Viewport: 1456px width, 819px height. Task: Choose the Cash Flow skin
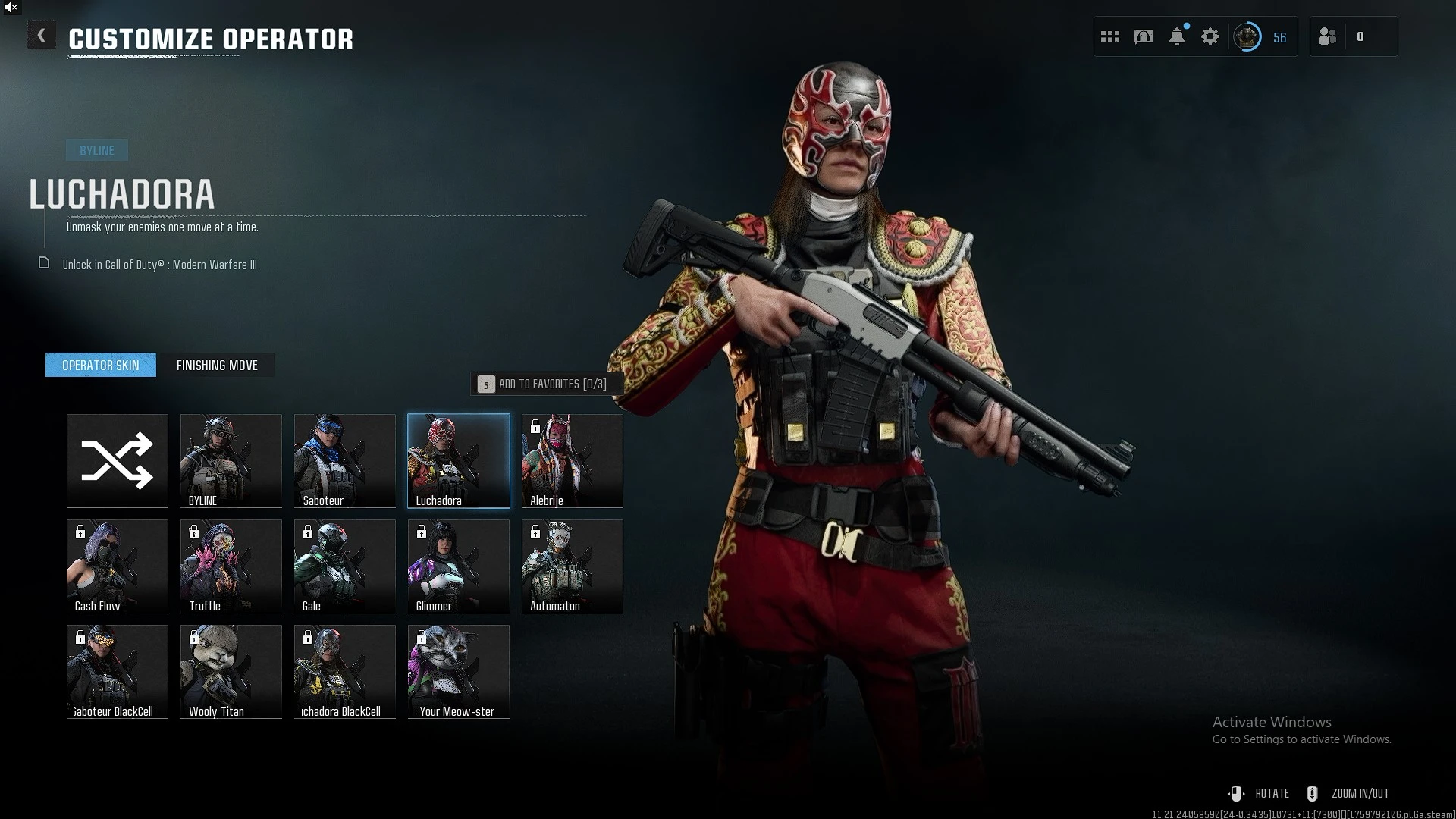(118, 566)
